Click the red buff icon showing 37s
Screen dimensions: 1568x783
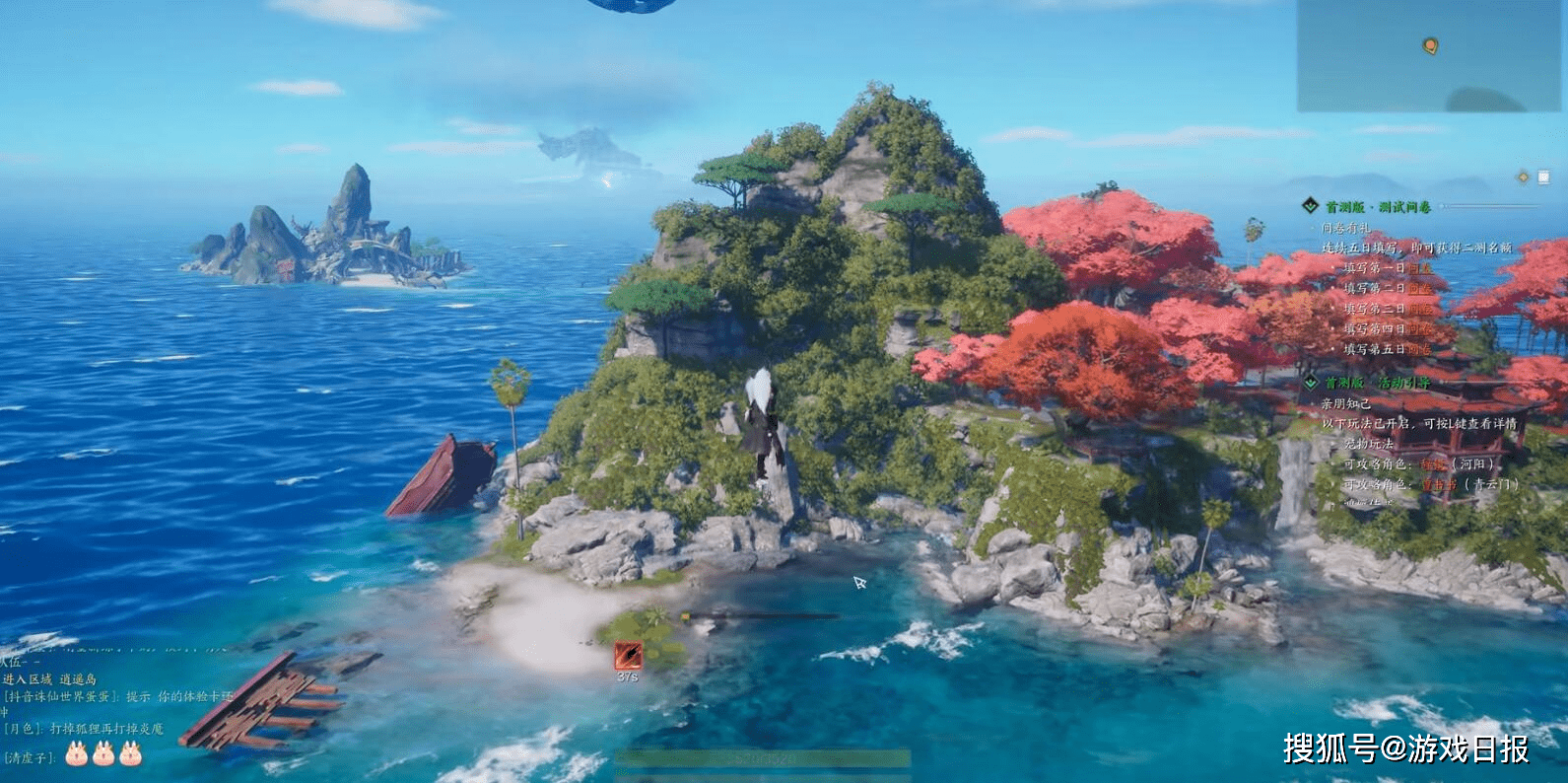[628, 654]
